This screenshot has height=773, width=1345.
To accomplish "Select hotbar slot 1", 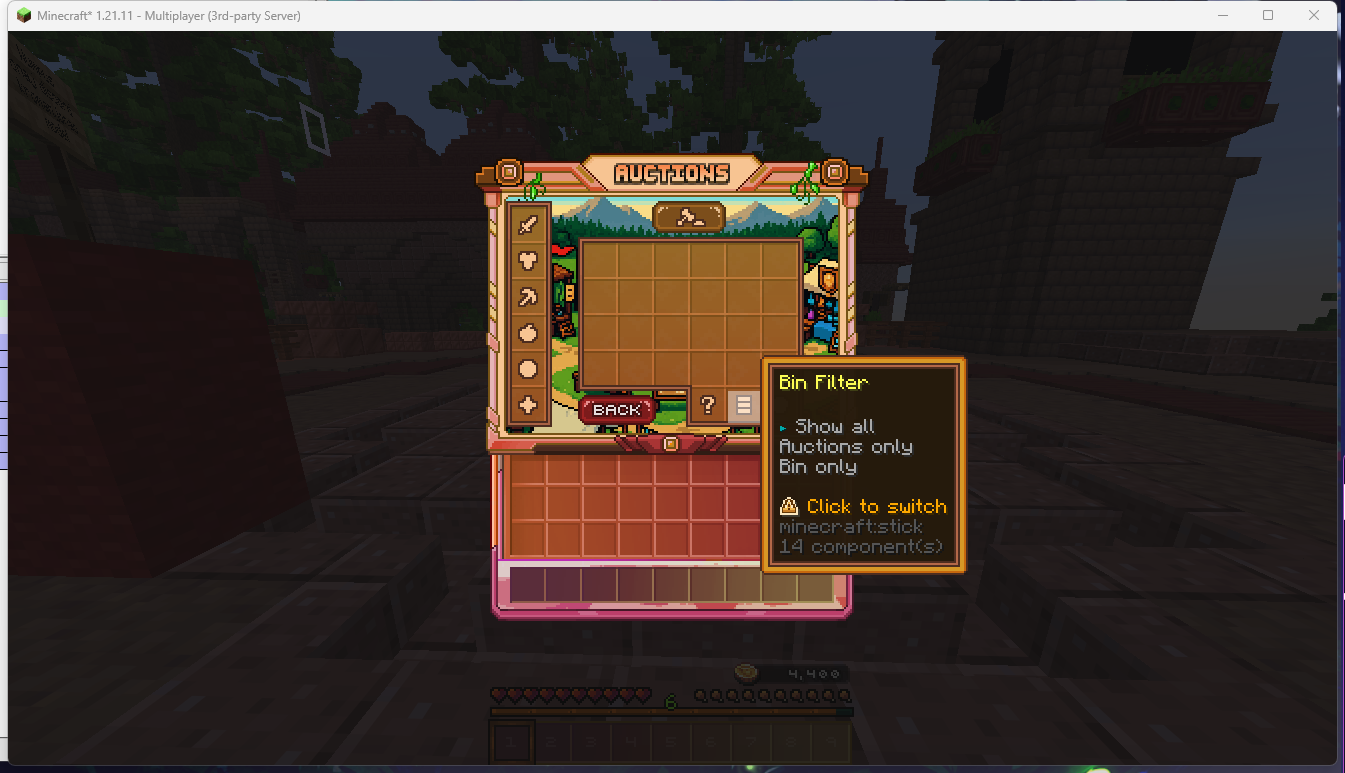I will click(511, 741).
